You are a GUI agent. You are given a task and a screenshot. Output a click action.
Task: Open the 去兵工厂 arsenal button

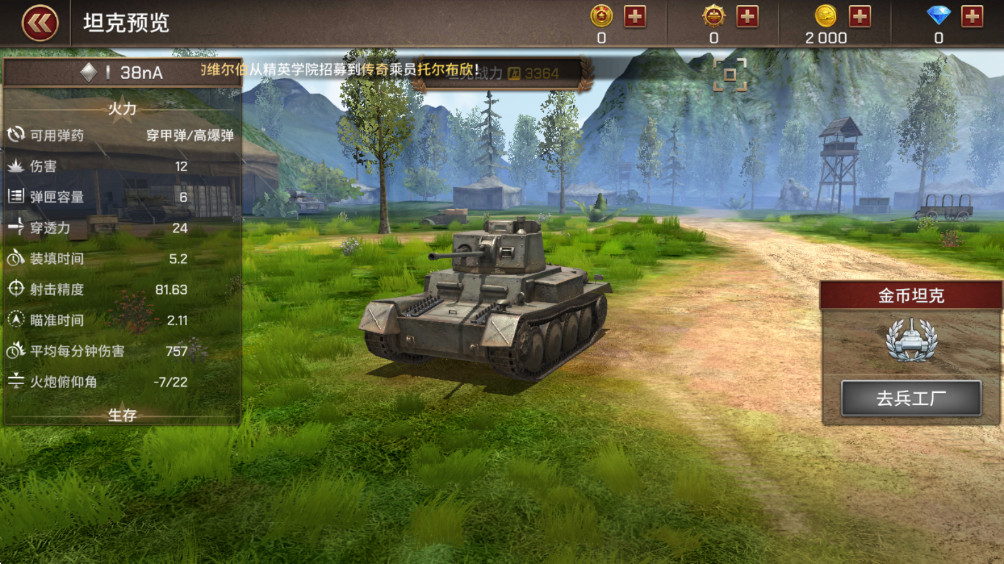910,398
